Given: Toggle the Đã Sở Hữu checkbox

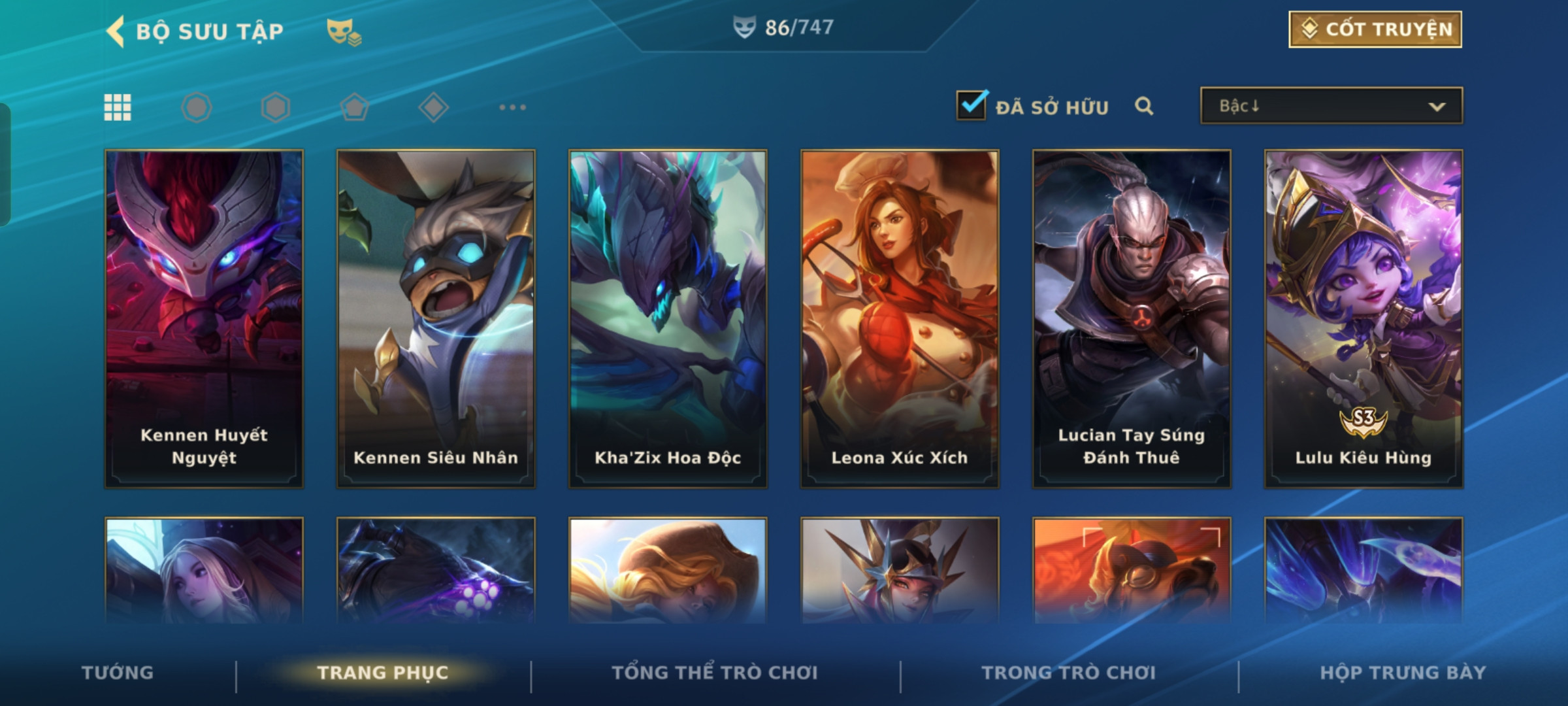Looking at the screenshot, I should coord(972,105).
